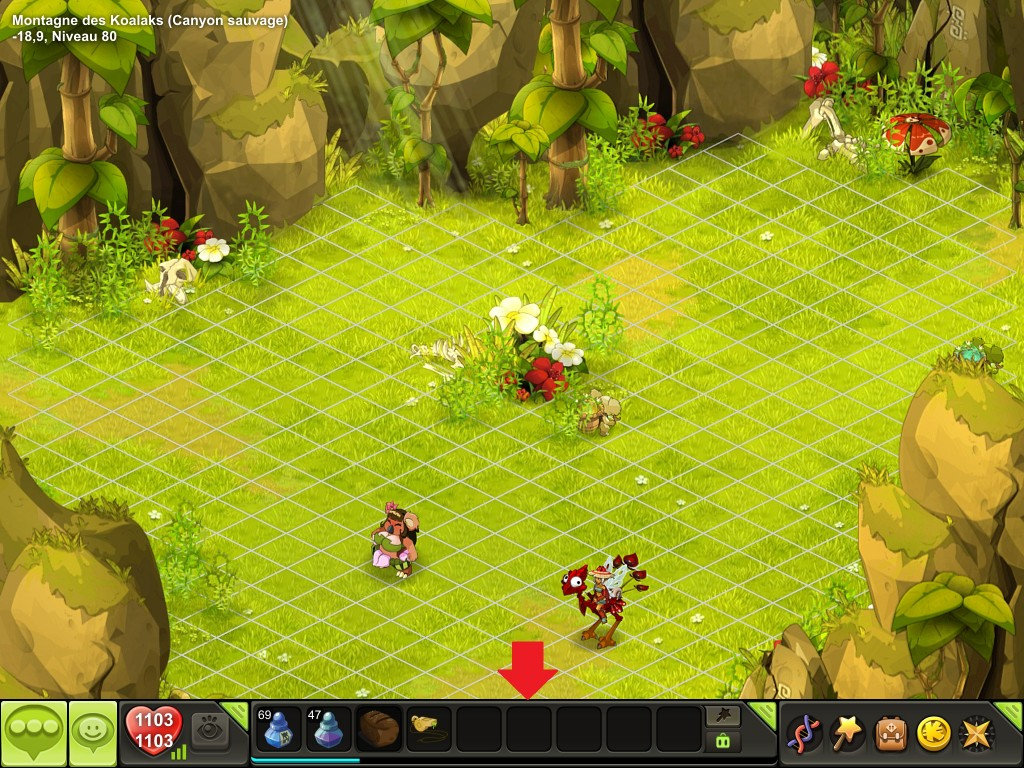Open the compass star map icon
Viewport: 1024px width, 768px height.
pyautogui.click(x=977, y=733)
